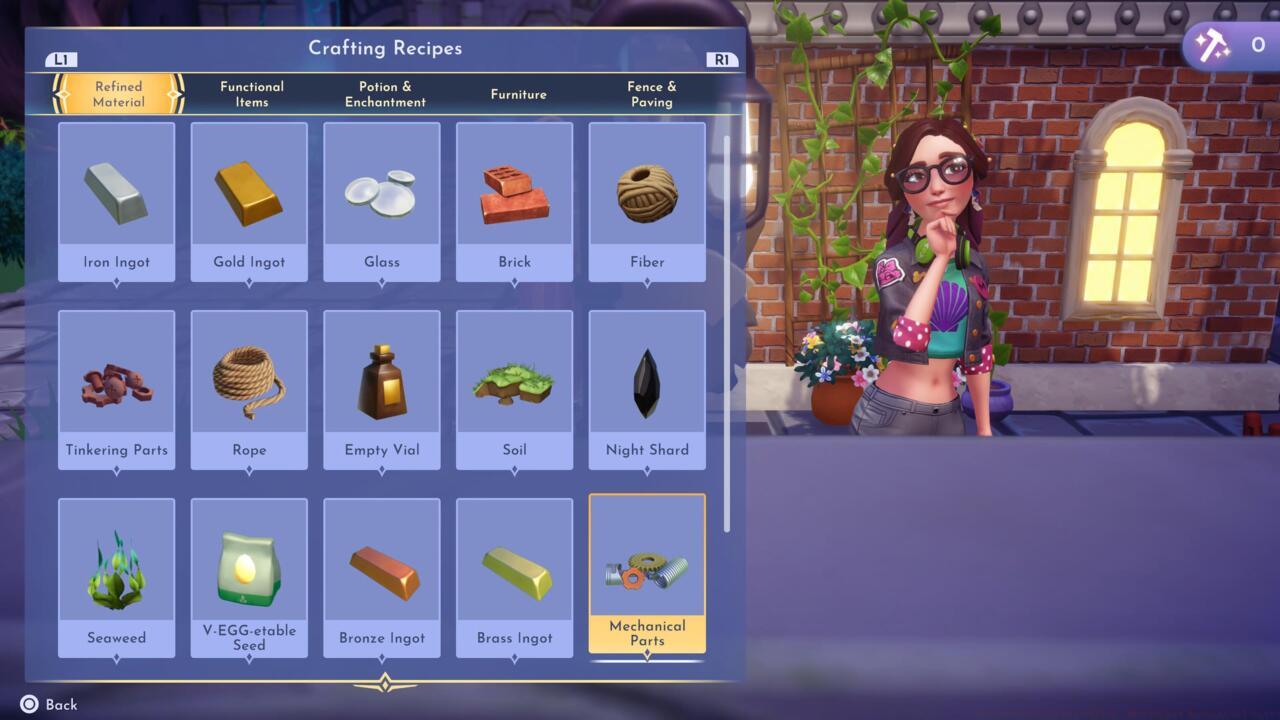1280x720 pixels.
Task: Open the Potion & Enchantment tab
Action: (x=385, y=94)
